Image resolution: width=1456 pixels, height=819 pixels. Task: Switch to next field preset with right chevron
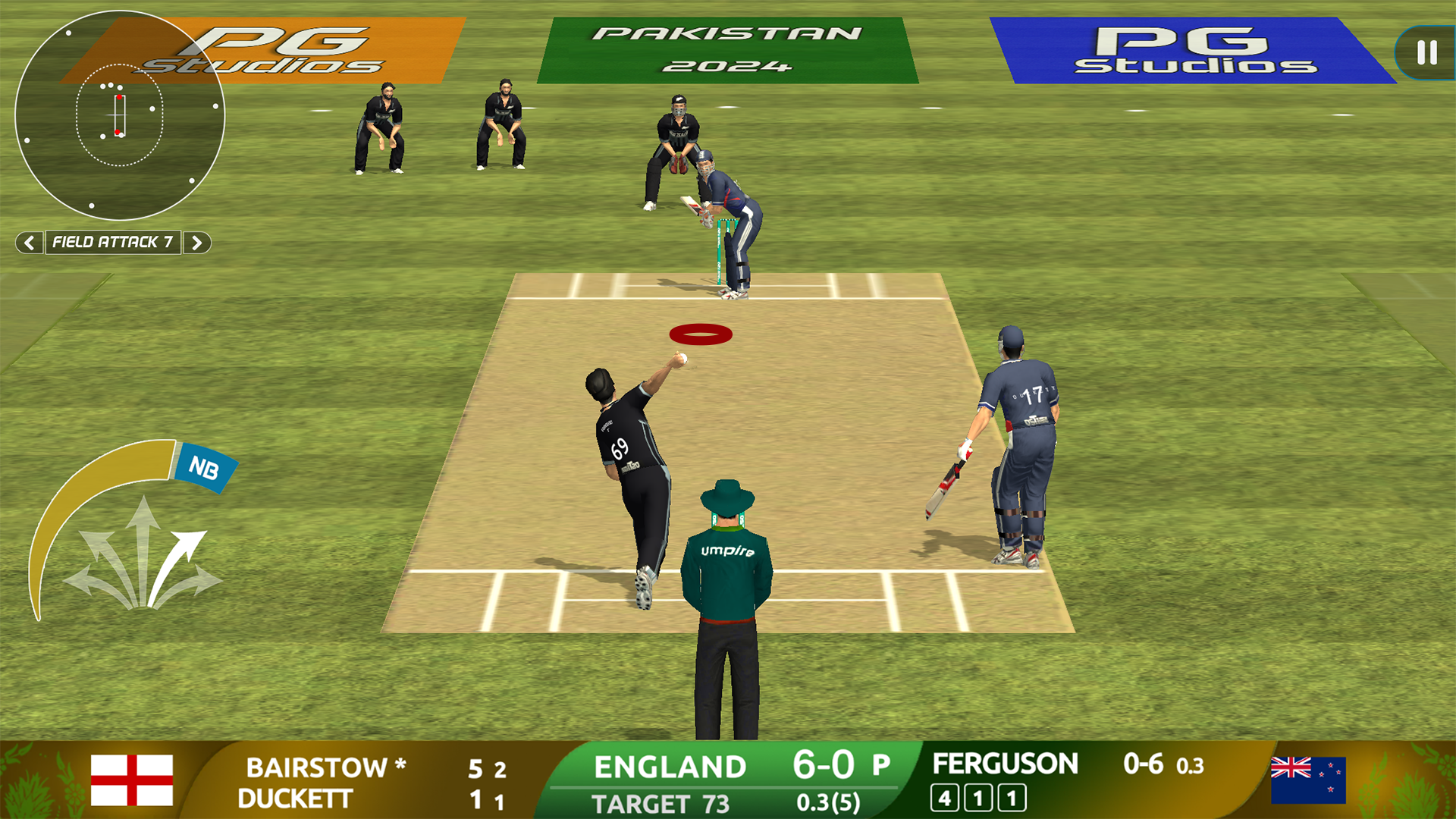coord(198,243)
